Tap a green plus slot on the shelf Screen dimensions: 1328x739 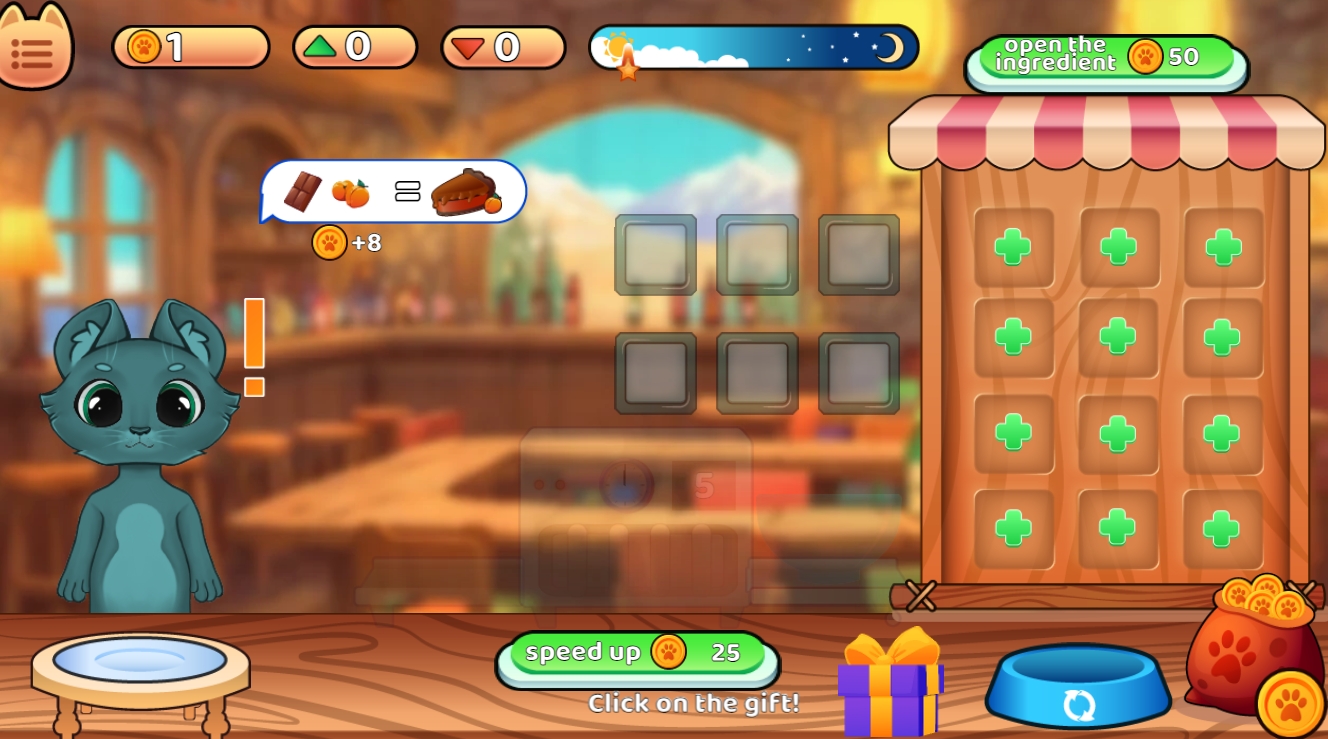[x=1013, y=246]
